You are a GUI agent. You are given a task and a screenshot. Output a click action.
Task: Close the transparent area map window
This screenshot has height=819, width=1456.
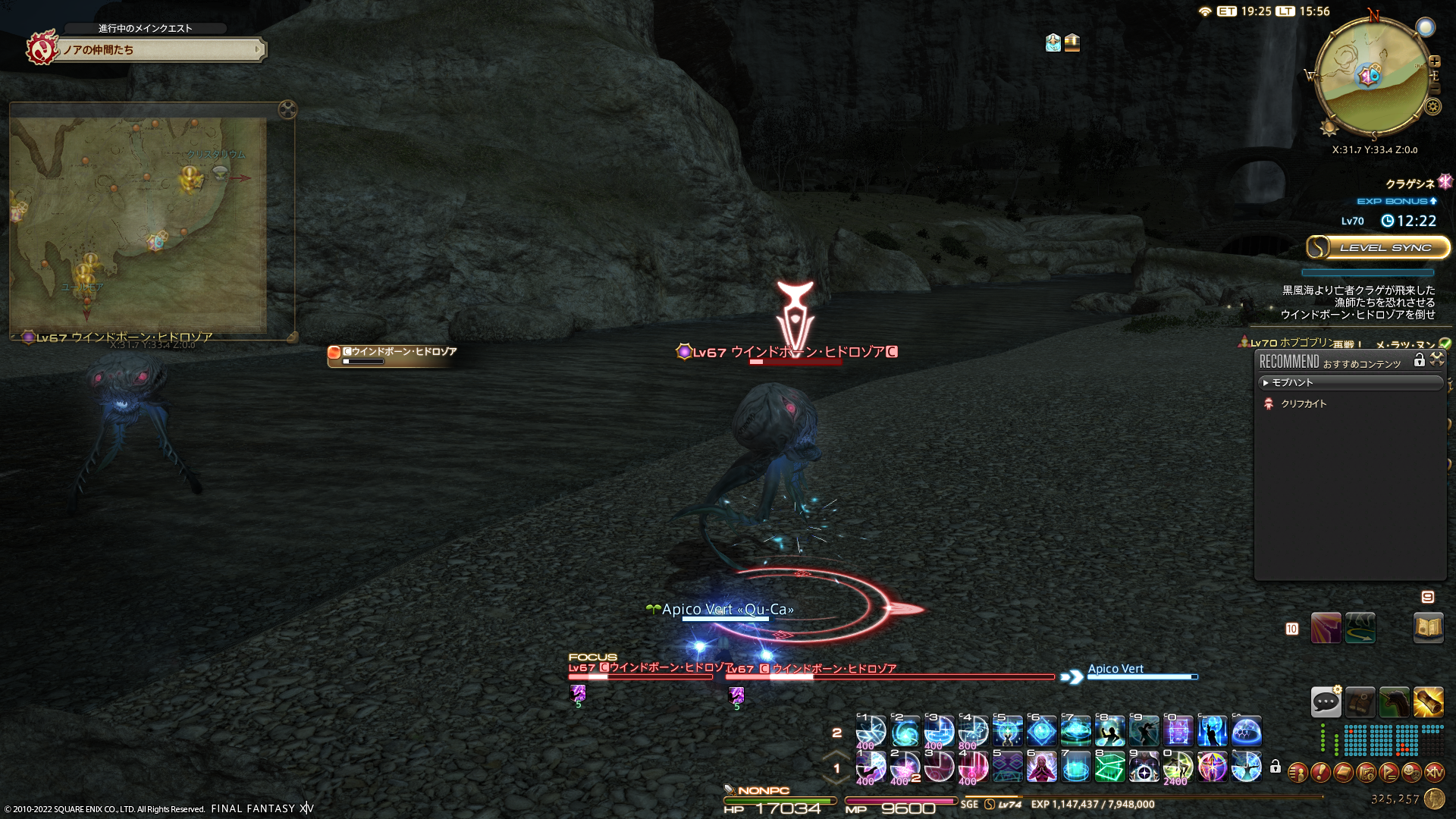point(287,109)
